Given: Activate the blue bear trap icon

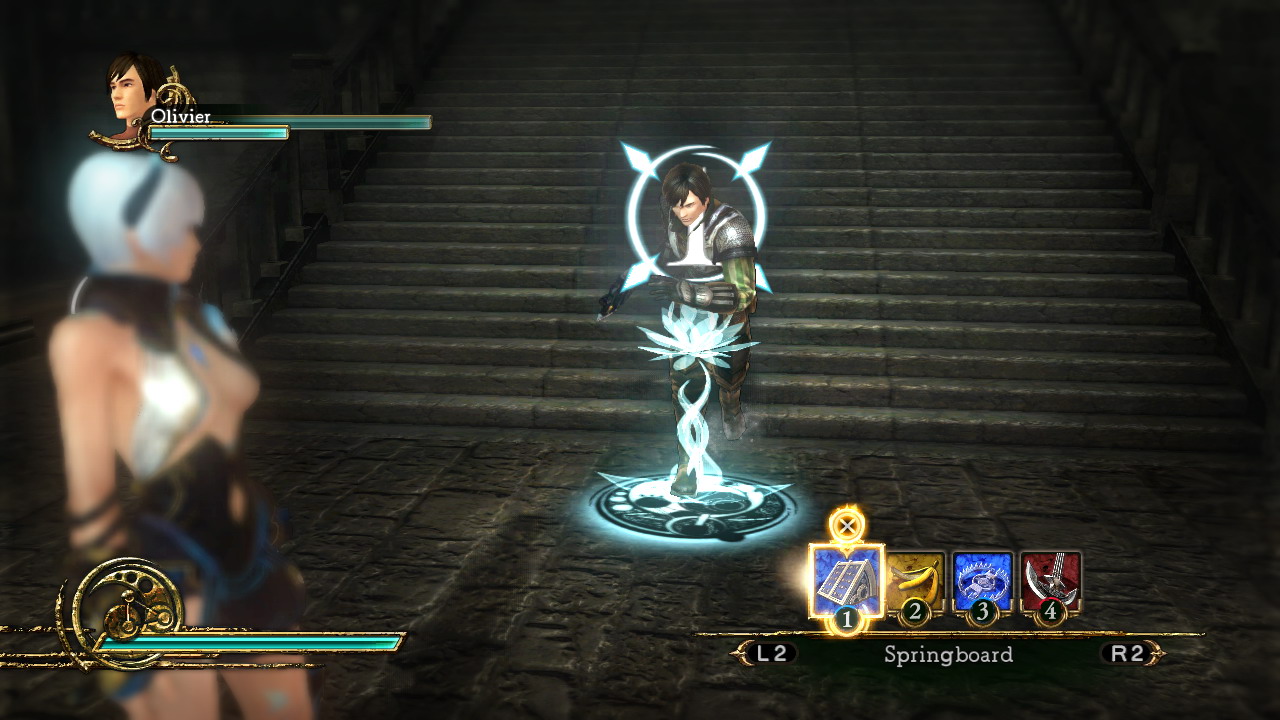Looking at the screenshot, I should click(982, 581).
